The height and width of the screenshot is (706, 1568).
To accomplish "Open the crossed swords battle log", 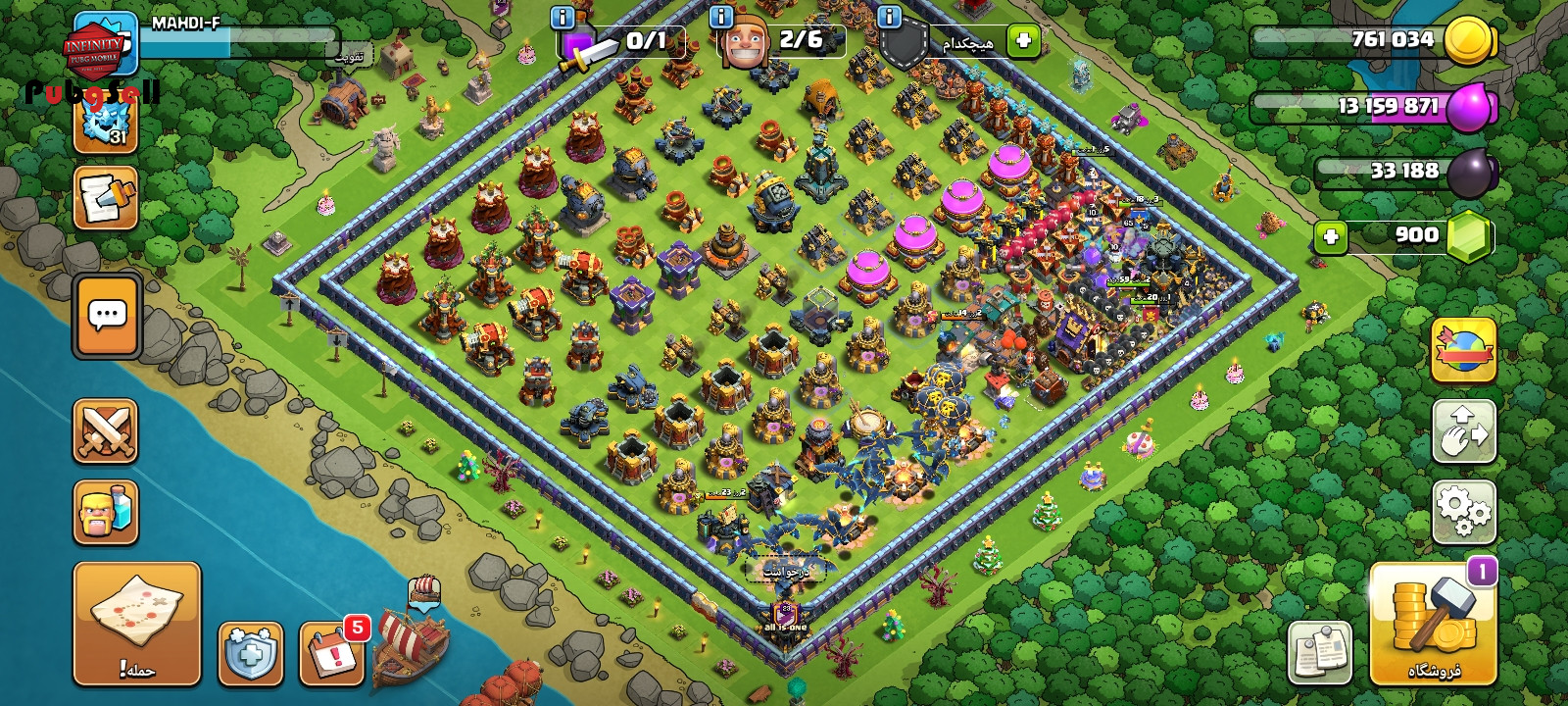I will pos(106,431).
